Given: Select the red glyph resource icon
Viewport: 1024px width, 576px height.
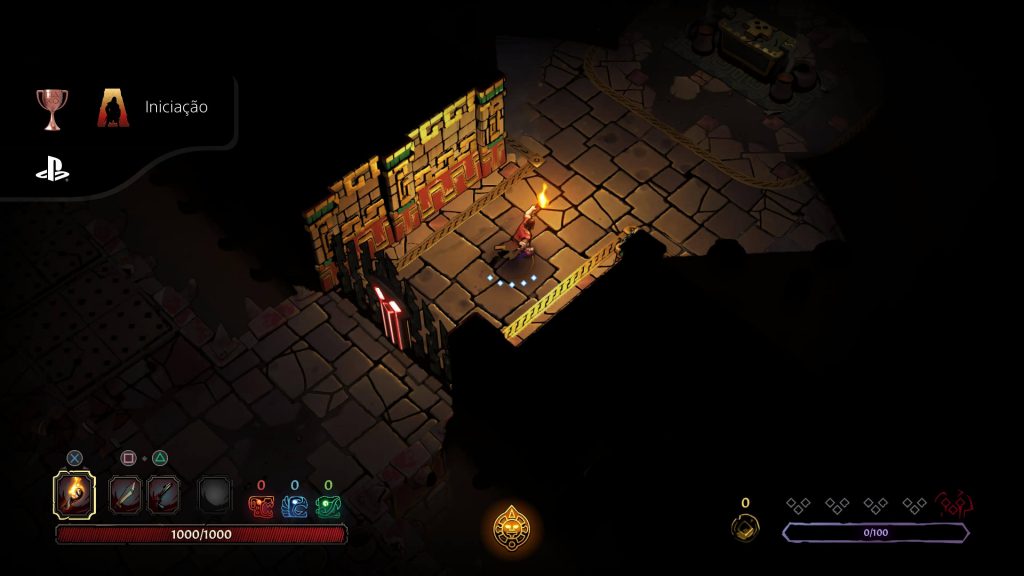Looking at the screenshot, I should [x=261, y=506].
